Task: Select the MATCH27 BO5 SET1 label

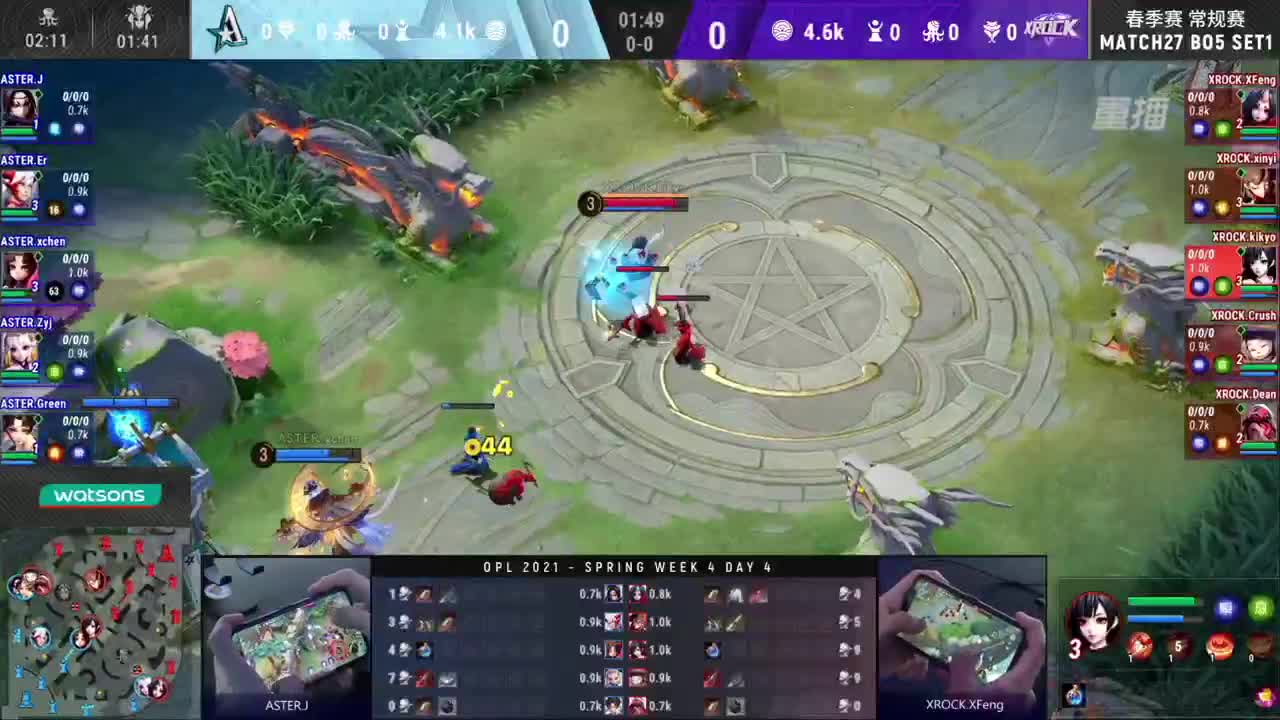Action: [x=1186, y=40]
